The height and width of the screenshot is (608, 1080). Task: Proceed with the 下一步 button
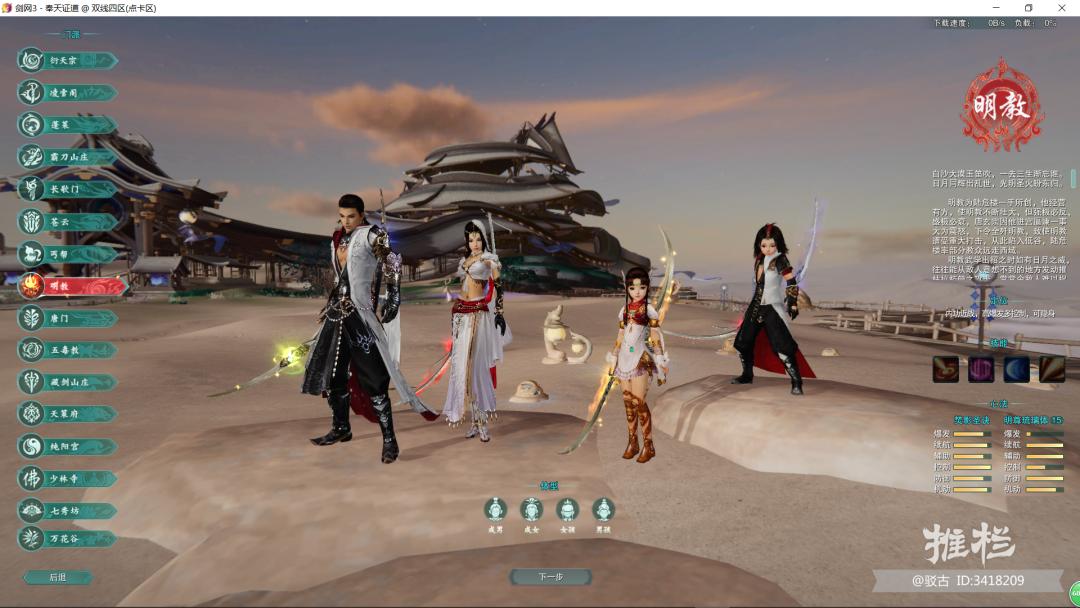[550, 577]
